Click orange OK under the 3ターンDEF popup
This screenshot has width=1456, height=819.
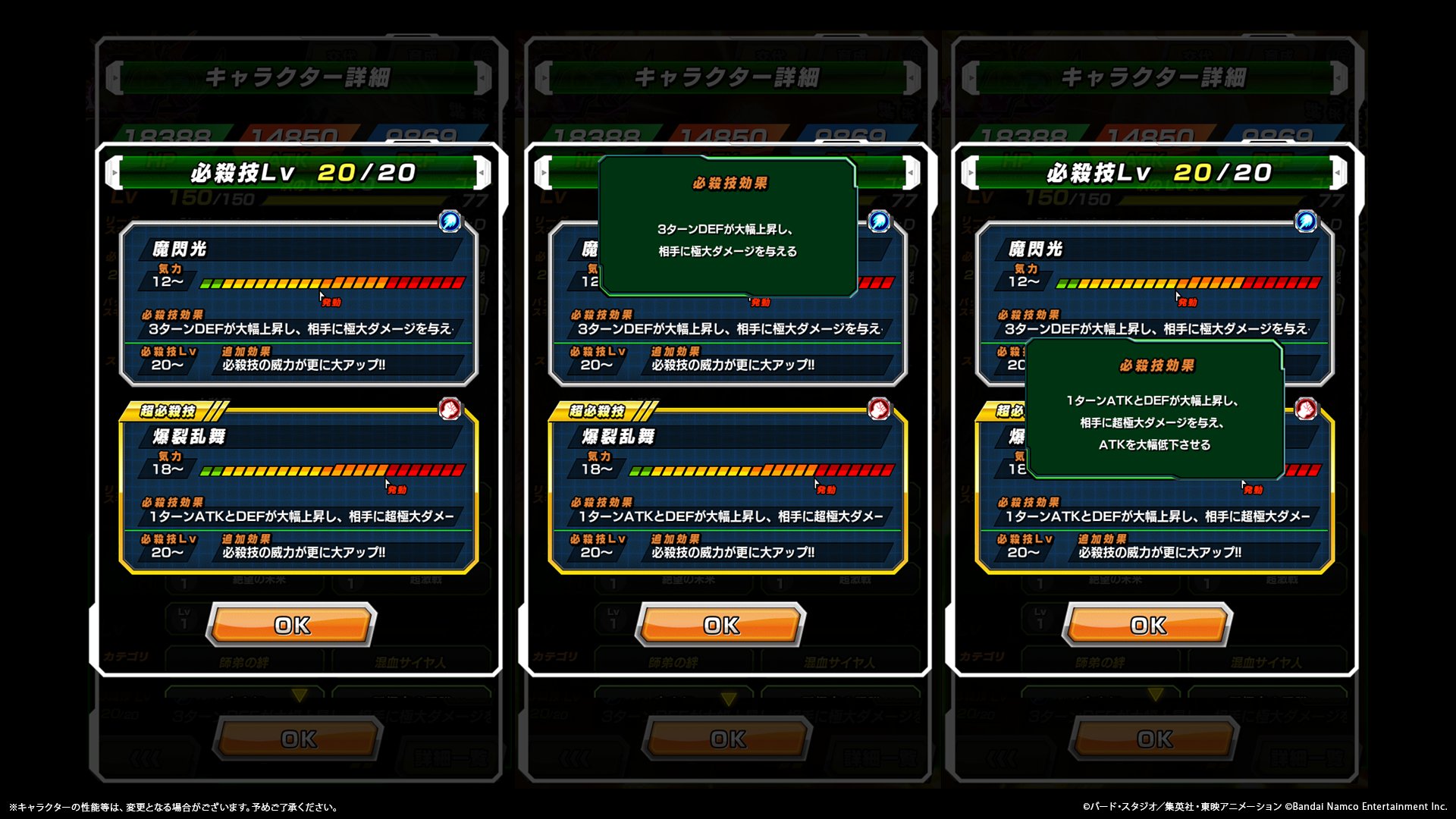[x=720, y=625]
